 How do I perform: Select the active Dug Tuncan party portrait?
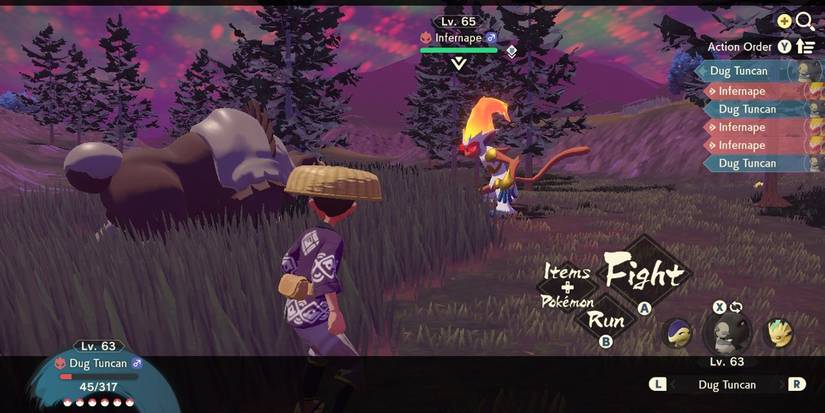click(x=727, y=333)
